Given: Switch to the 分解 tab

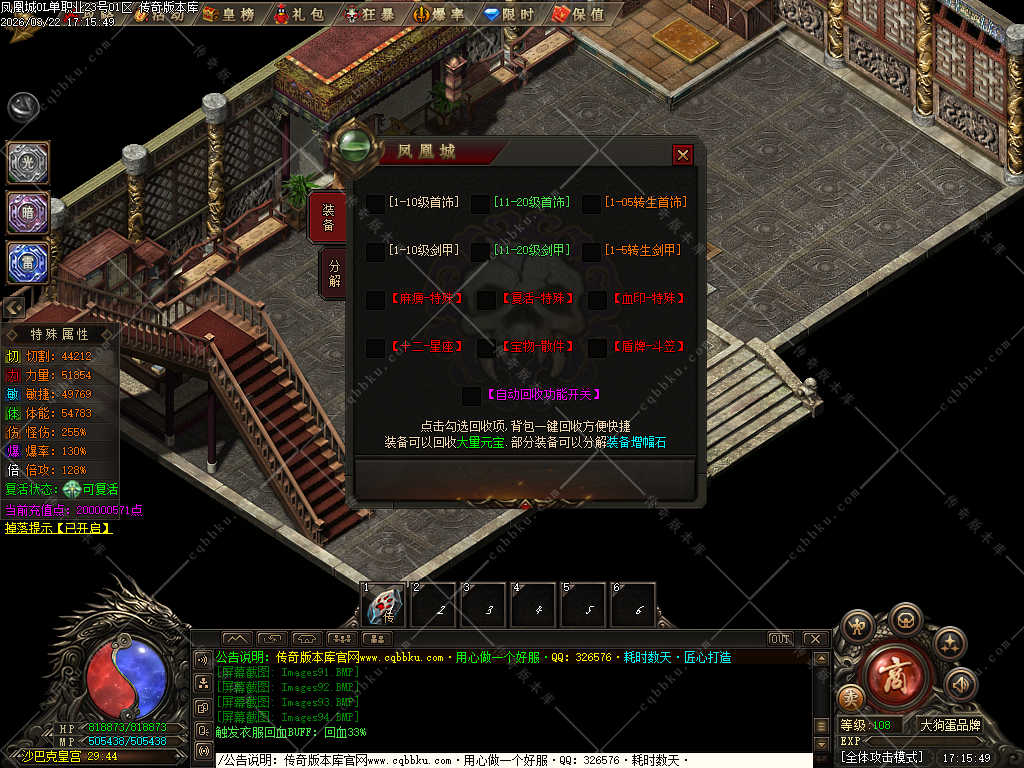Looking at the screenshot, I should pyautogui.click(x=334, y=273).
